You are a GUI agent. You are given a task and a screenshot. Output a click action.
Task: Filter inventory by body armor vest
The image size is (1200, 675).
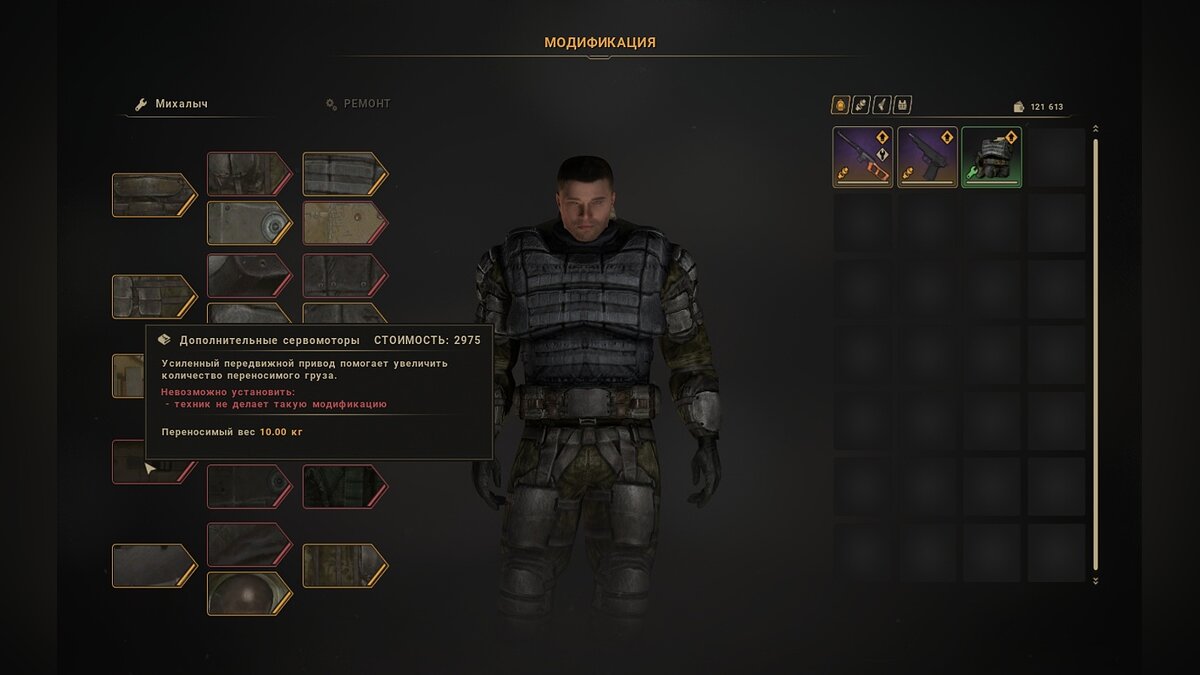coord(902,105)
